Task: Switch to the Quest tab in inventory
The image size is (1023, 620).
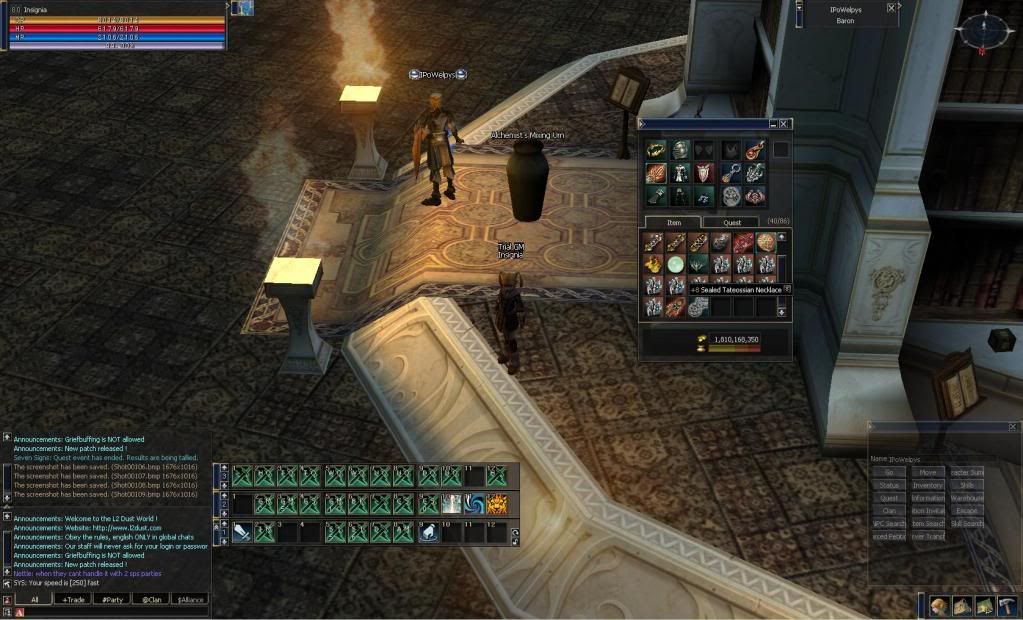Action: click(x=733, y=222)
